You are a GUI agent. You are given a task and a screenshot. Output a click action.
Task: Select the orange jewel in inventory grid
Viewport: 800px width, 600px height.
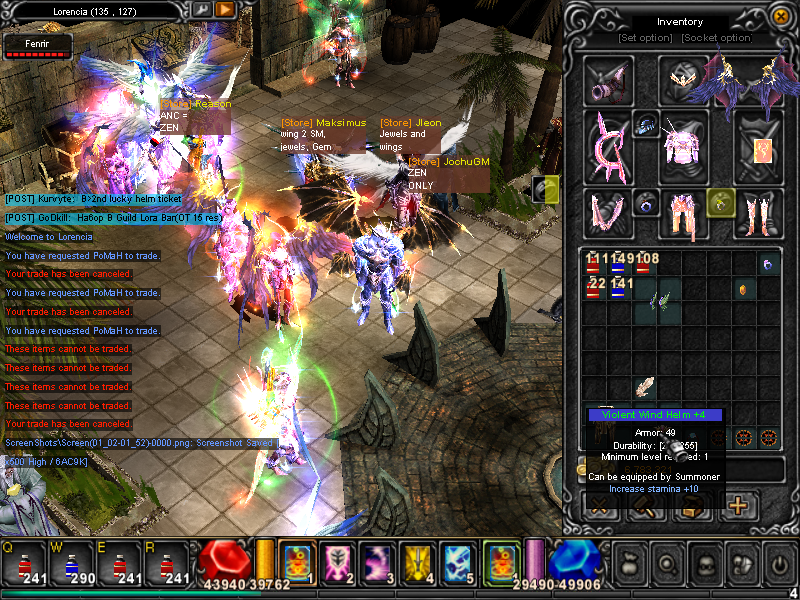pyautogui.click(x=743, y=290)
